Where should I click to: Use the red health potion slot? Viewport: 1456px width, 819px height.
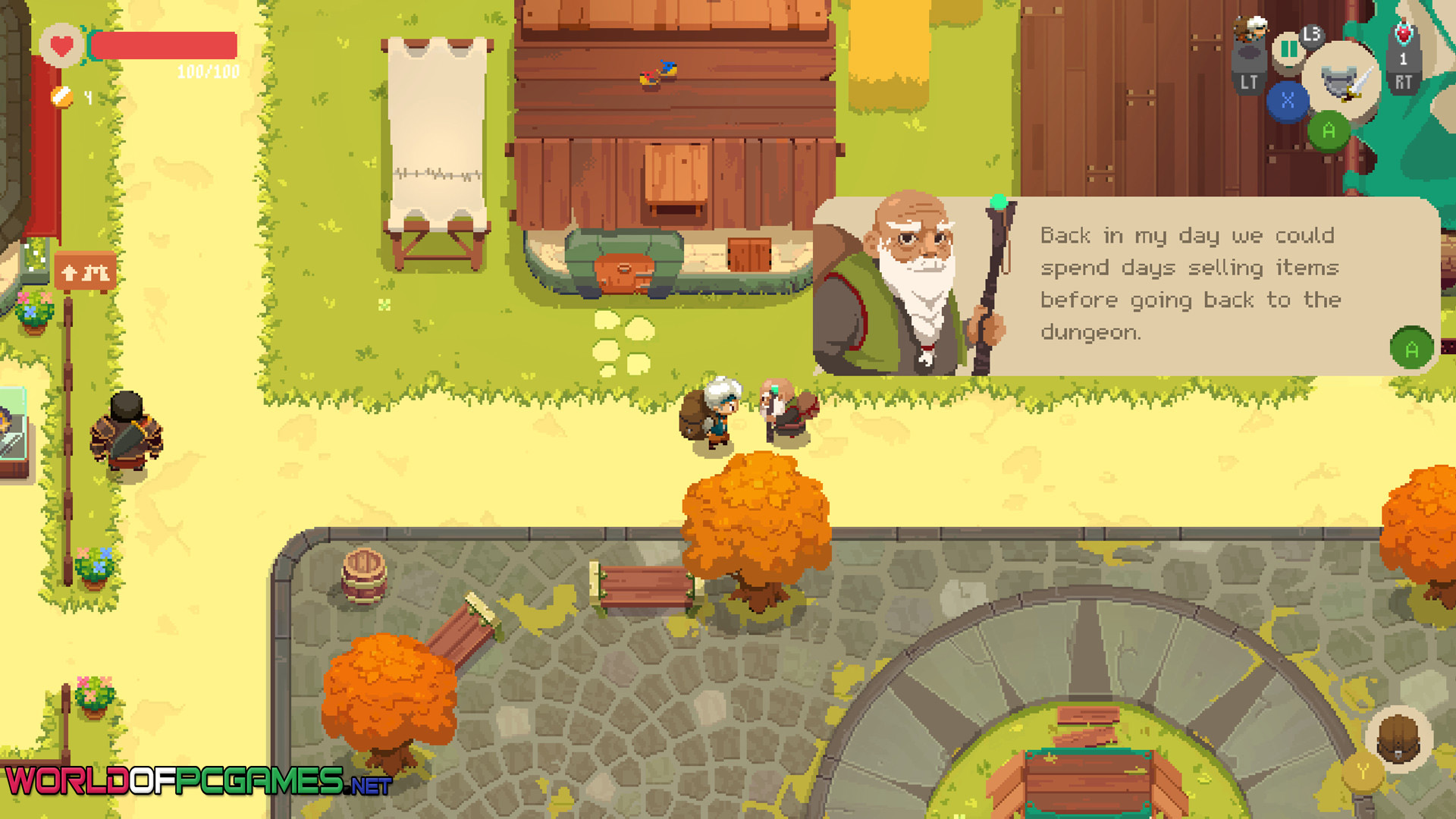pyautogui.click(x=1404, y=36)
